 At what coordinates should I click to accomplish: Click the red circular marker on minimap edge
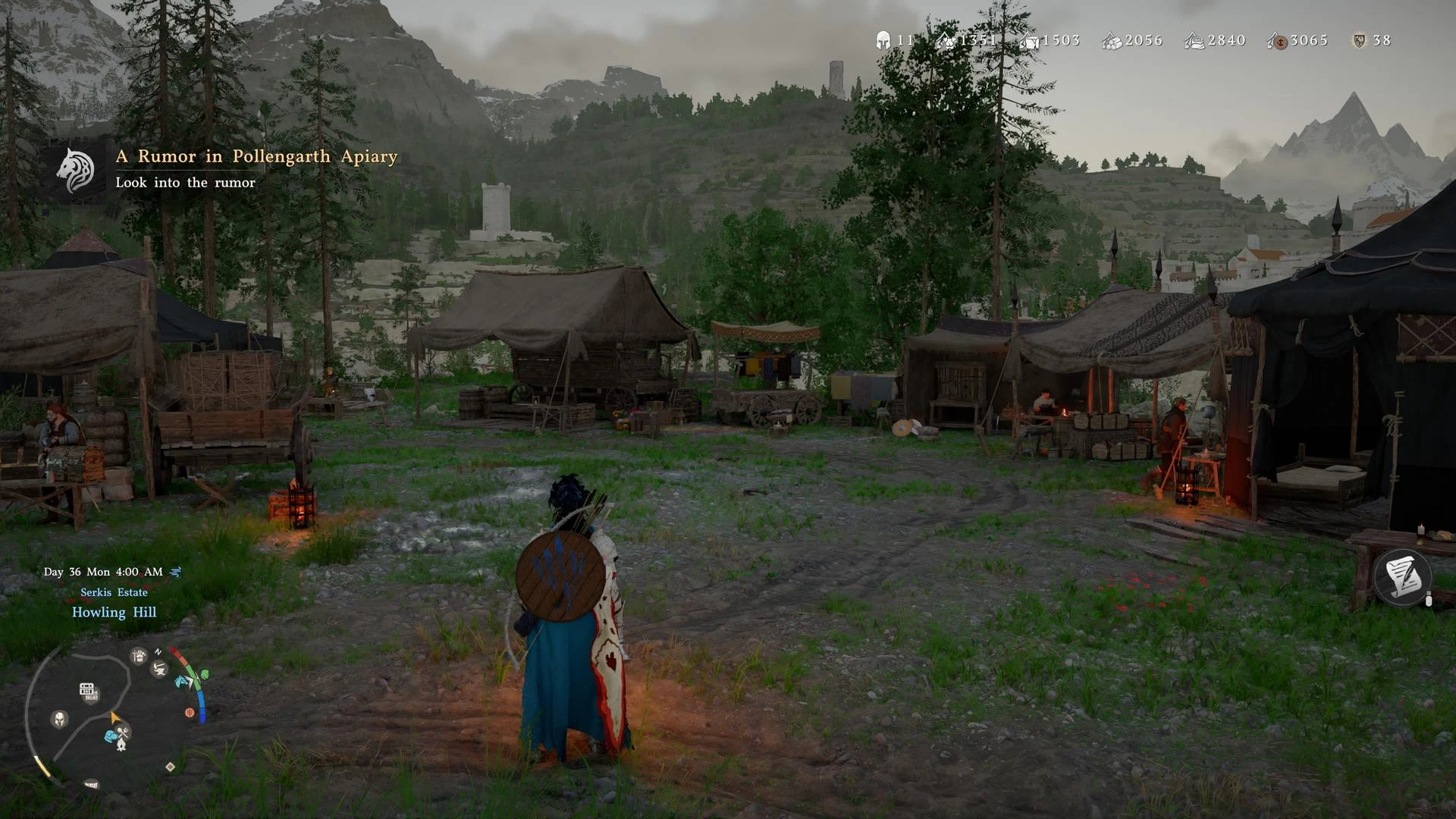[x=190, y=713]
